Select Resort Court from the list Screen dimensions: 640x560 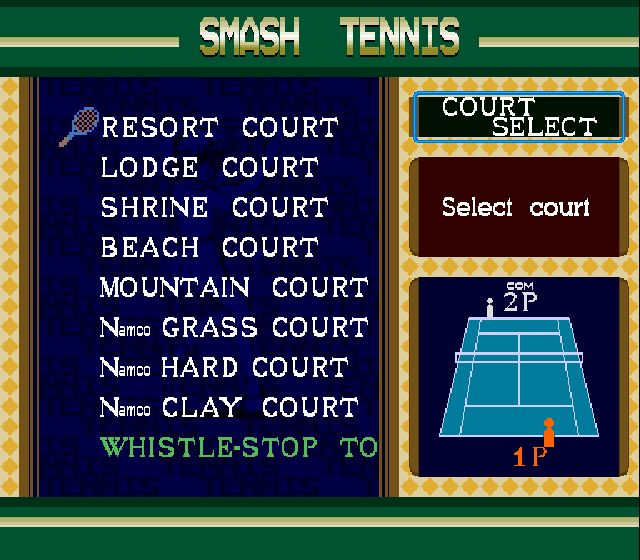pyautogui.click(x=220, y=128)
